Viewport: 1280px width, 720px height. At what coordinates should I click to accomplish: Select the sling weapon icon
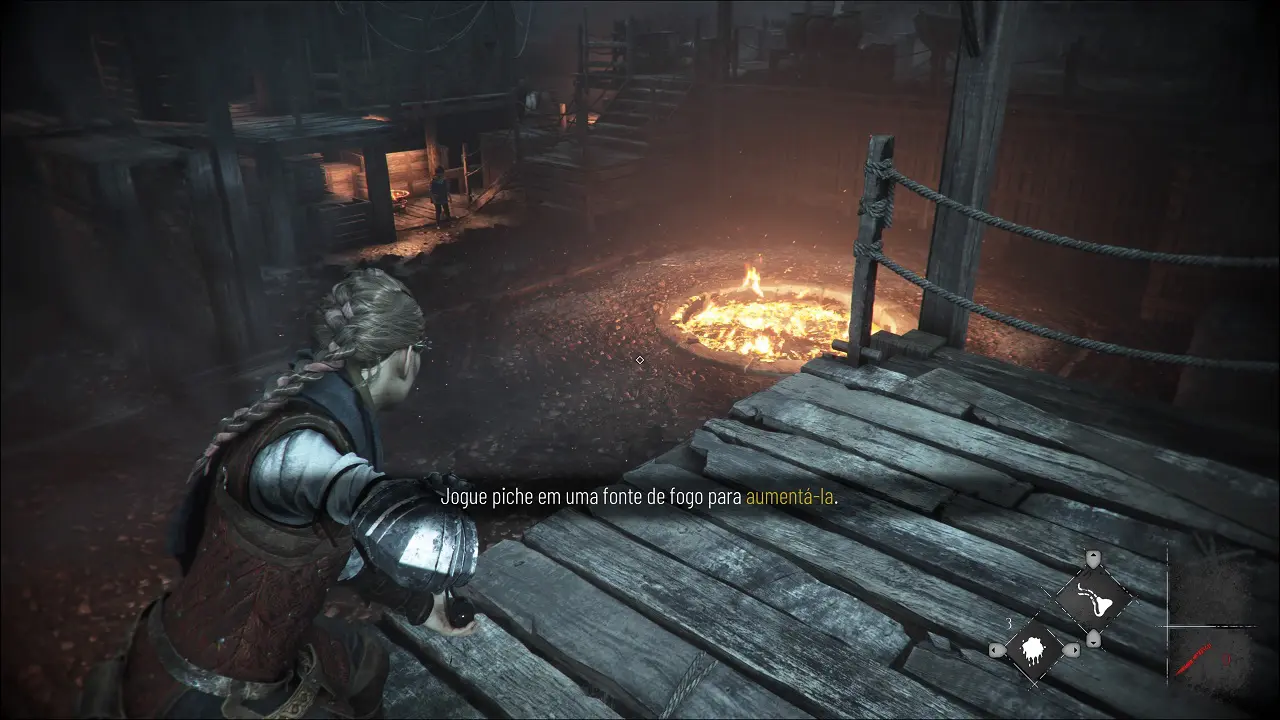pyautogui.click(x=1094, y=599)
